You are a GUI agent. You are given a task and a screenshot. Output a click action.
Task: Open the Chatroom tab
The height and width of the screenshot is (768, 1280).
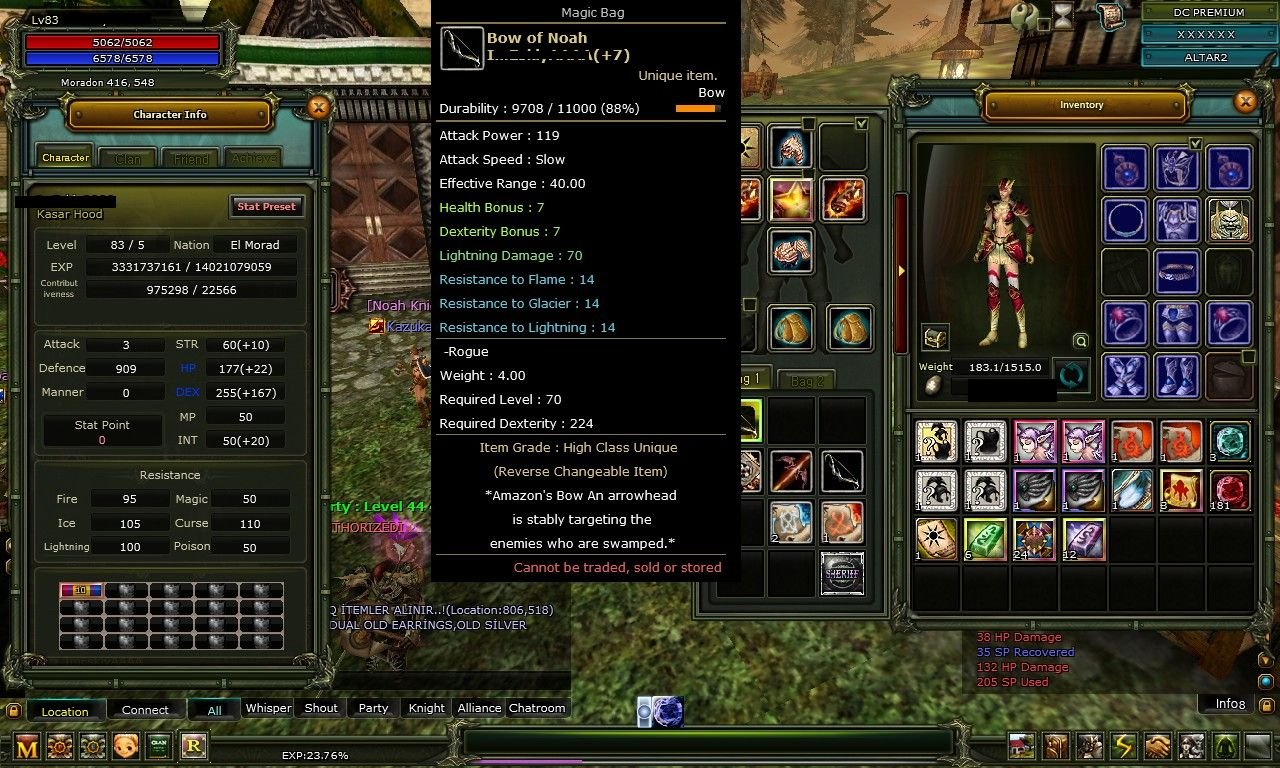tap(537, 708)
